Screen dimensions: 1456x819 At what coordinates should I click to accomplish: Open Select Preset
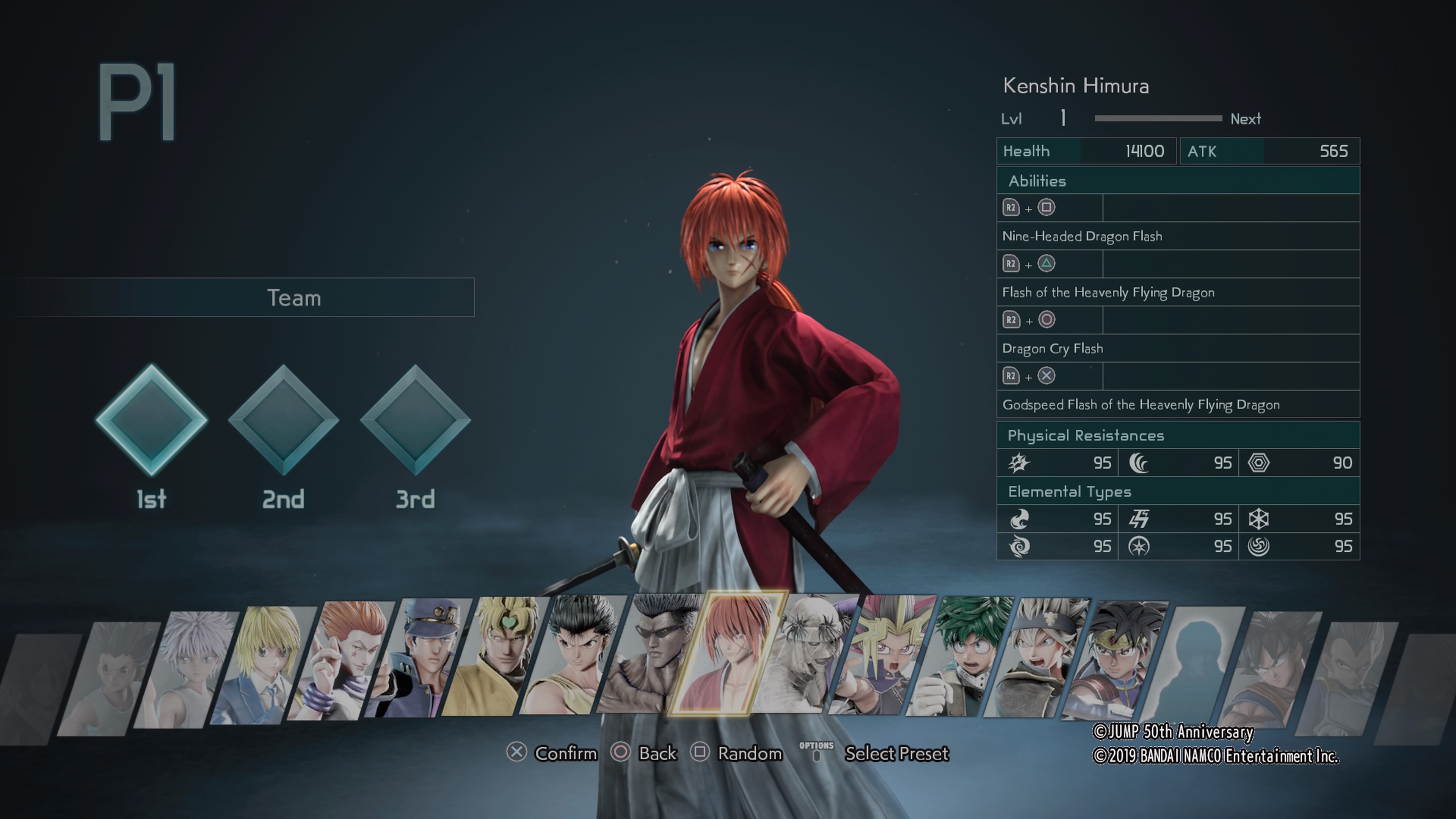click(896, 754)
